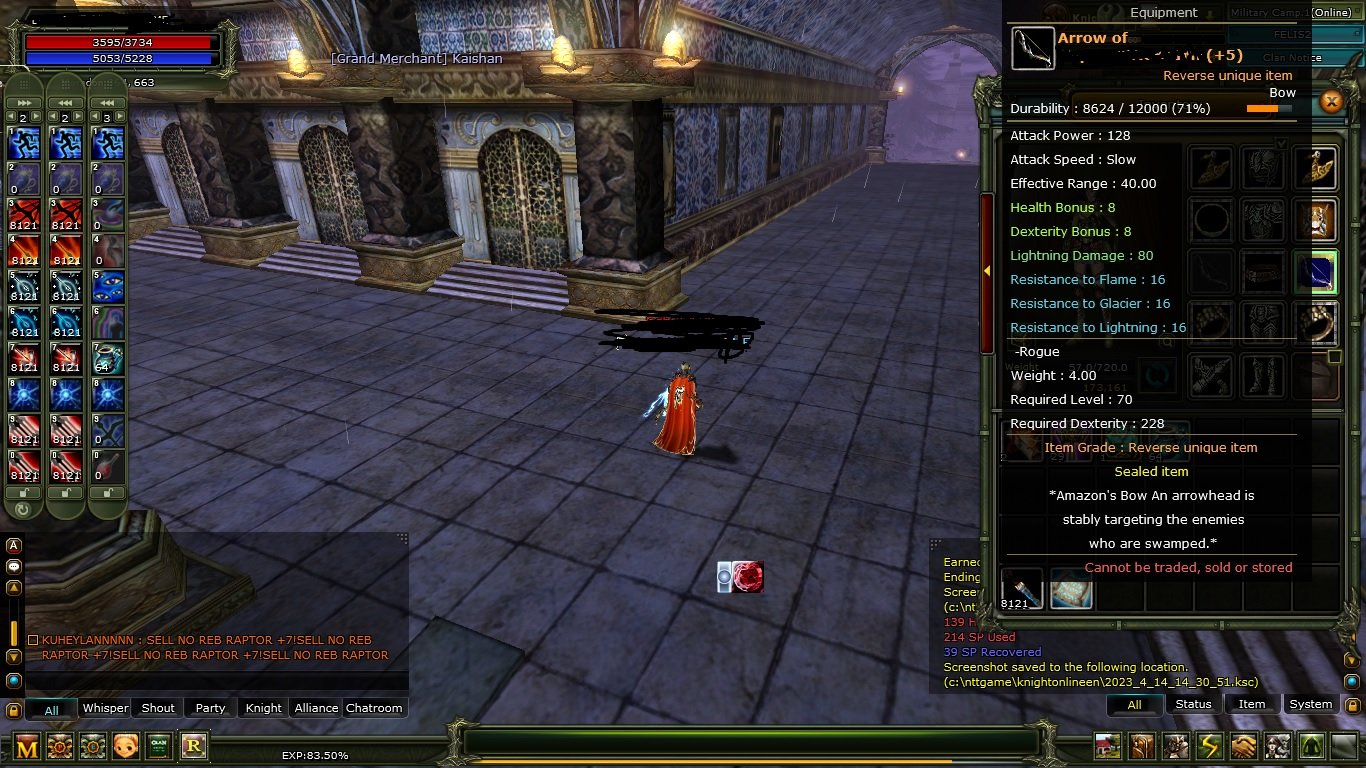Screen dimensions: 1366x768
Task: Select the handshake trade icon bottom-right
Action: tap(1242, 748)
